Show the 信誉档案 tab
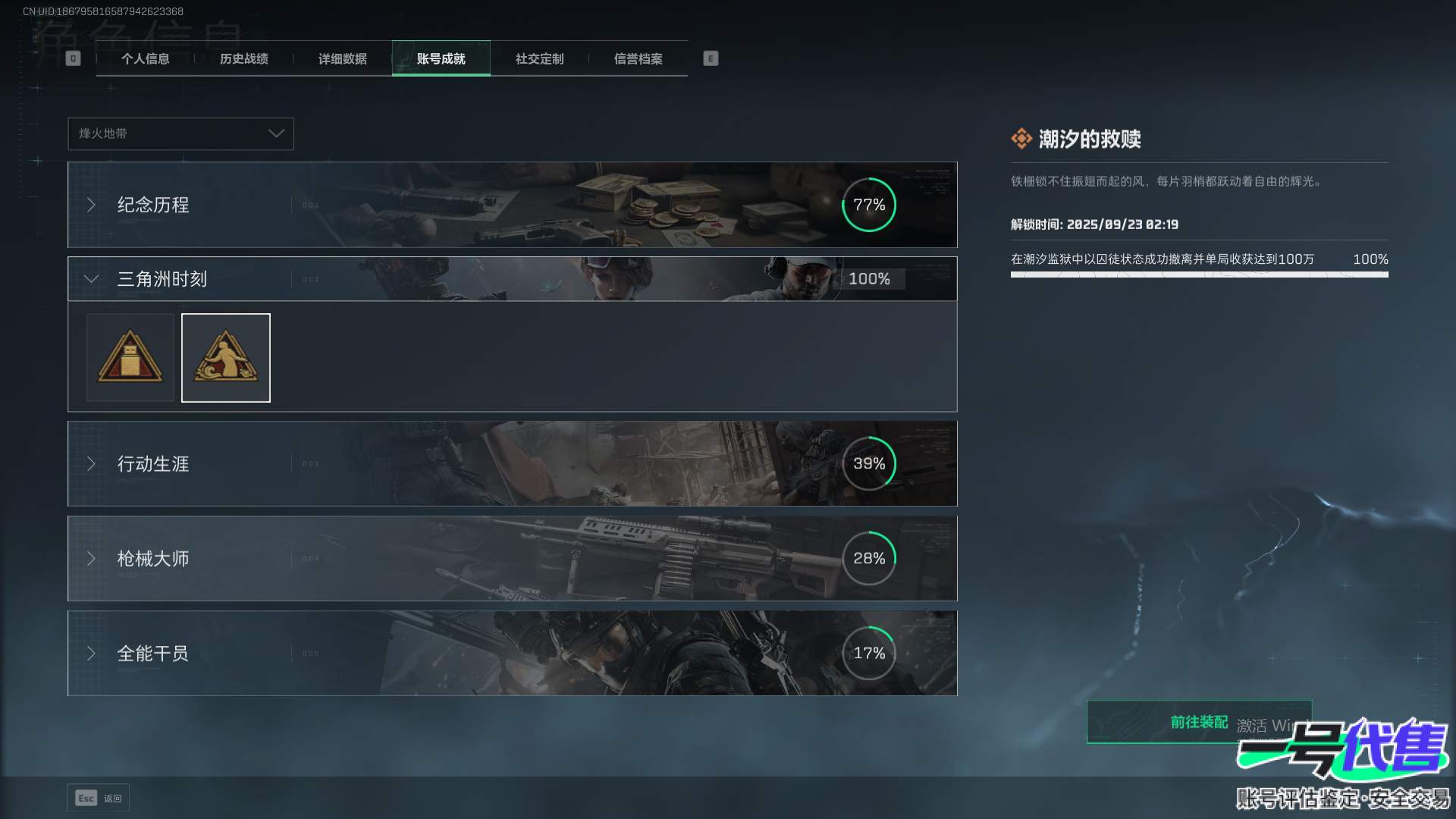1456x819 pixels. tap(638, 59)
